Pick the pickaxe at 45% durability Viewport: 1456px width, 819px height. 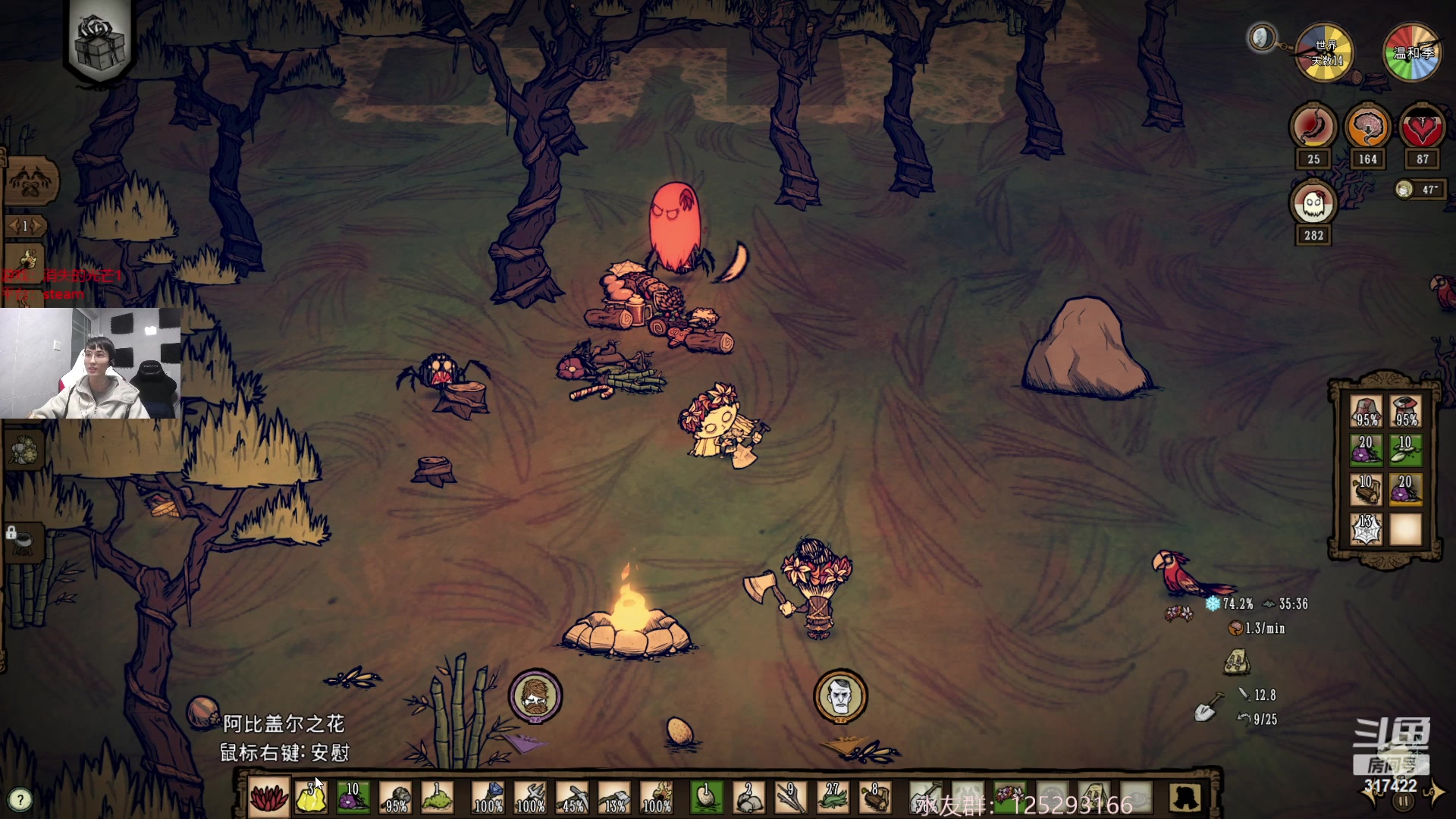[573, 798]
